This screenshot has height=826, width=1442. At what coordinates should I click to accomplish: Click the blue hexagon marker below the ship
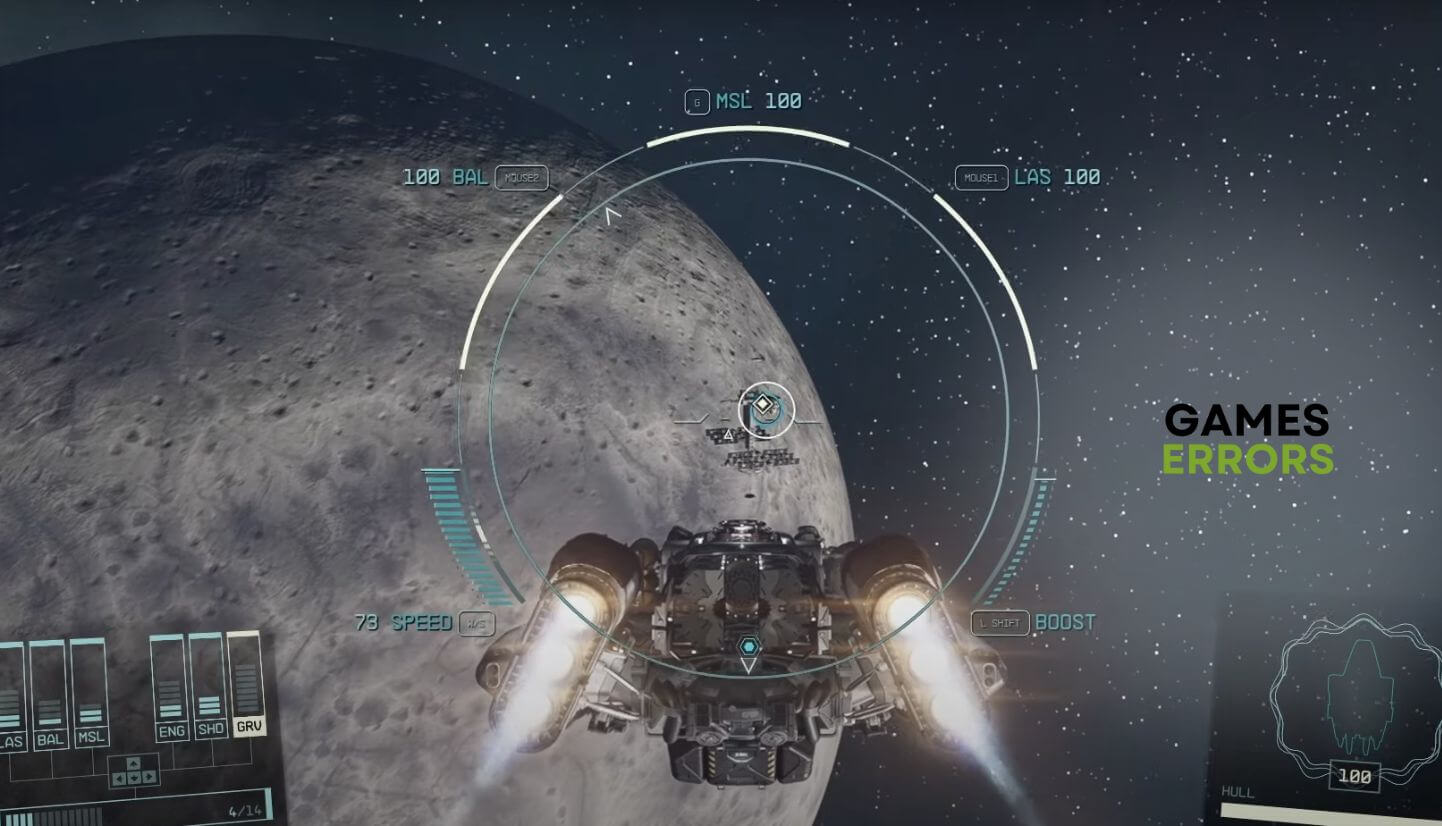tap(749, 647)
